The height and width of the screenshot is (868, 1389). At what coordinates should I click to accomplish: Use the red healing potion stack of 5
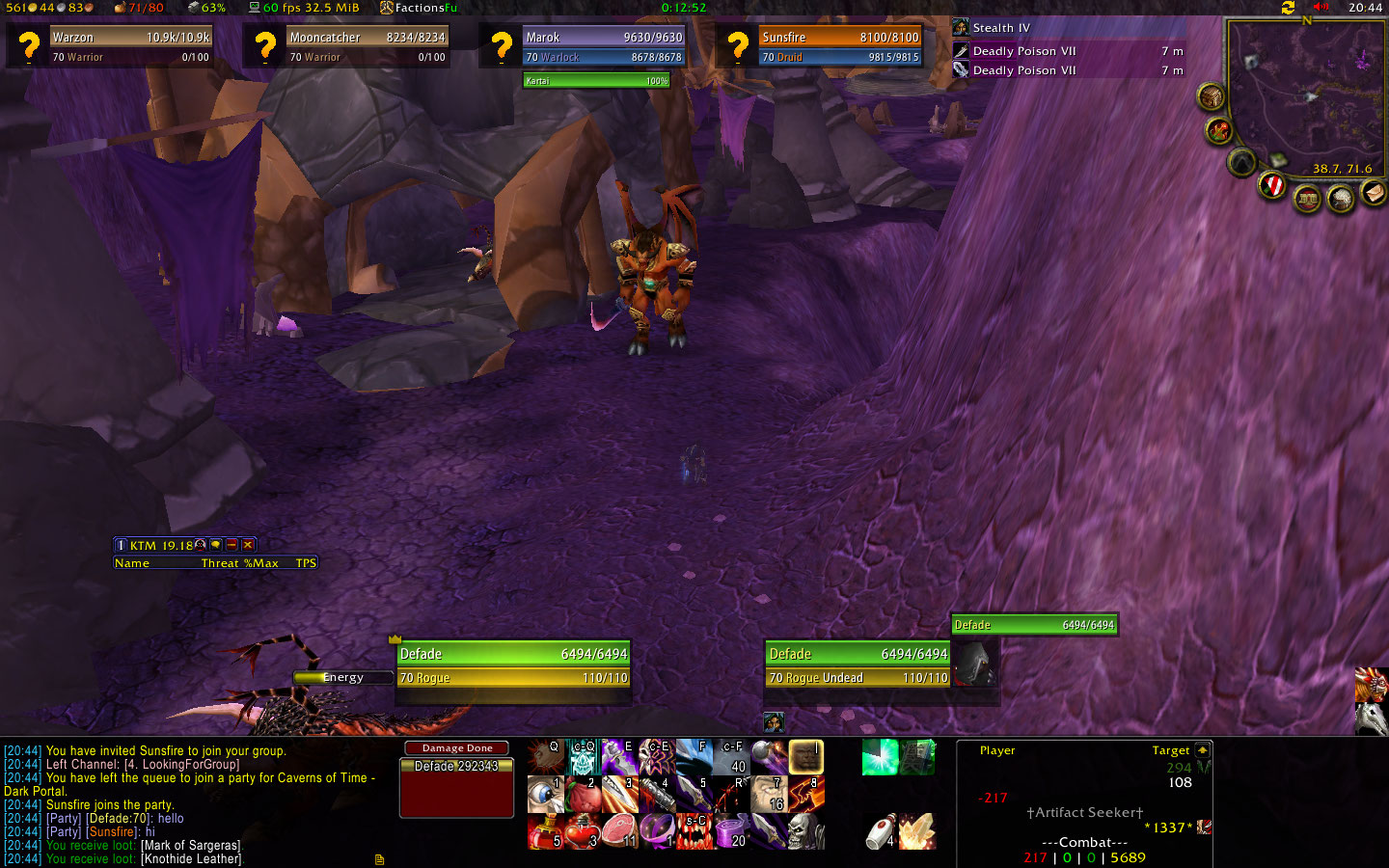(x=545, y=831)
